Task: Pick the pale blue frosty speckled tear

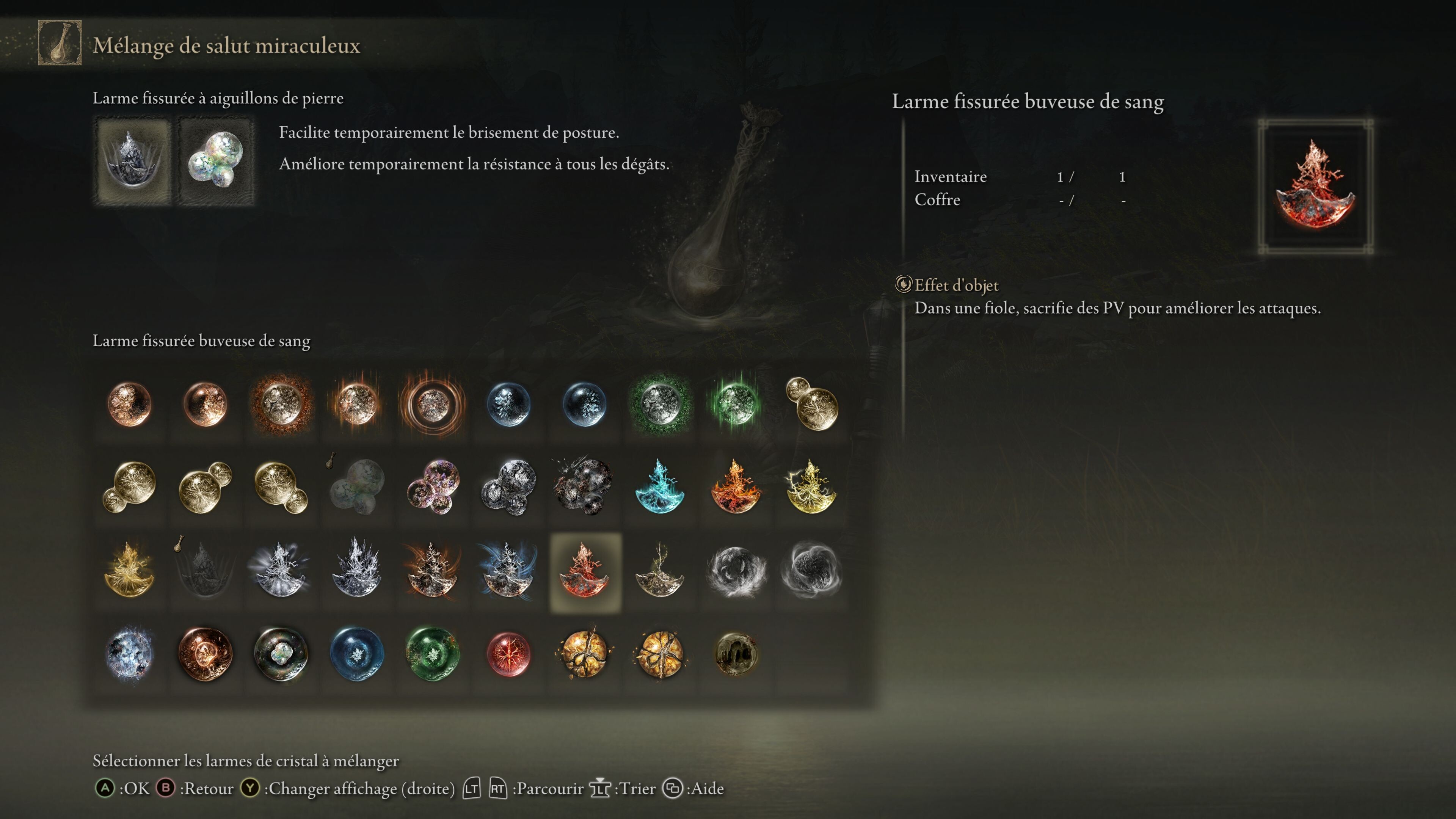Action: (129, 654)
